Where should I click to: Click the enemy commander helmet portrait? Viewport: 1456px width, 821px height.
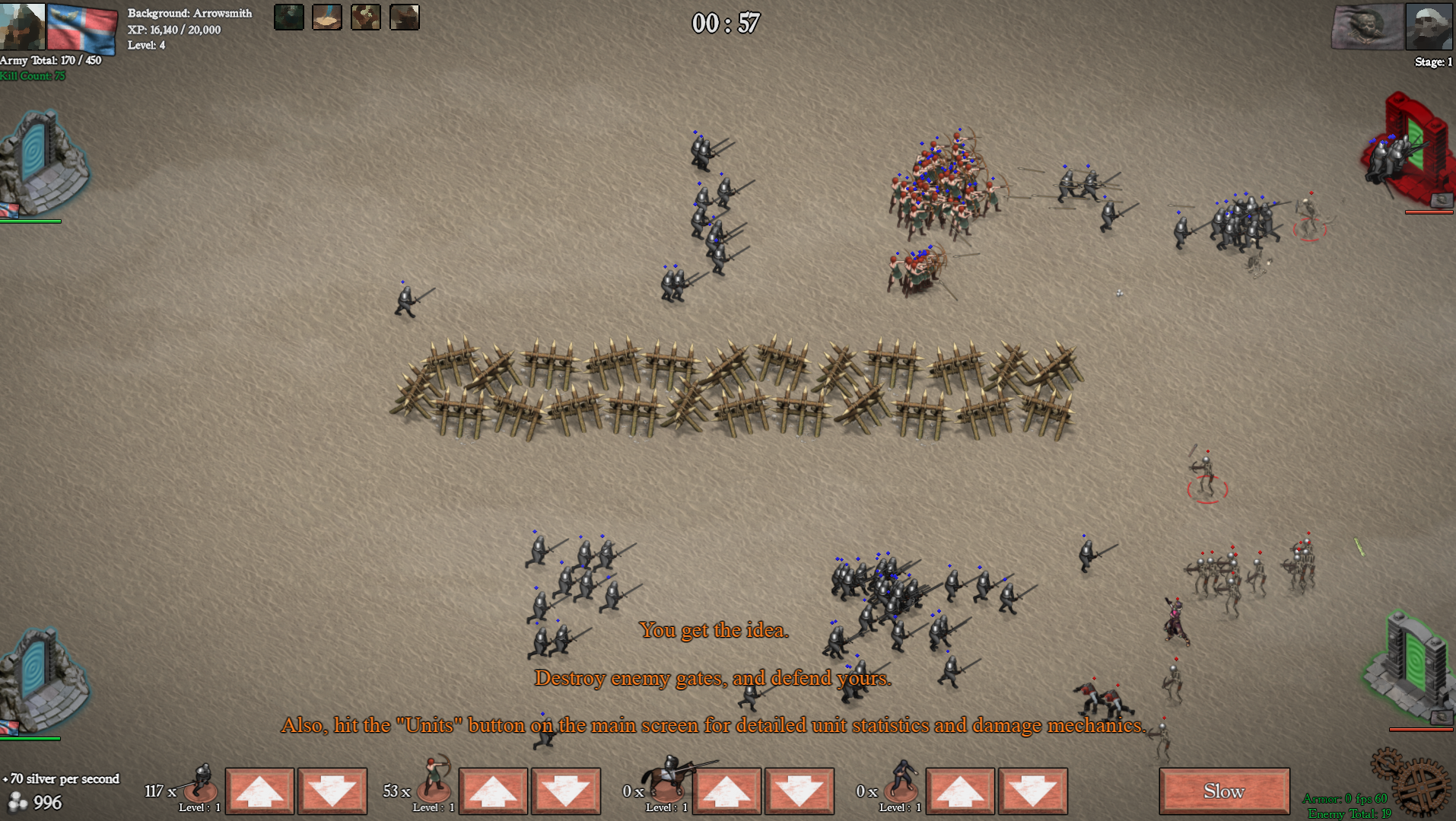pos(1429,26)
